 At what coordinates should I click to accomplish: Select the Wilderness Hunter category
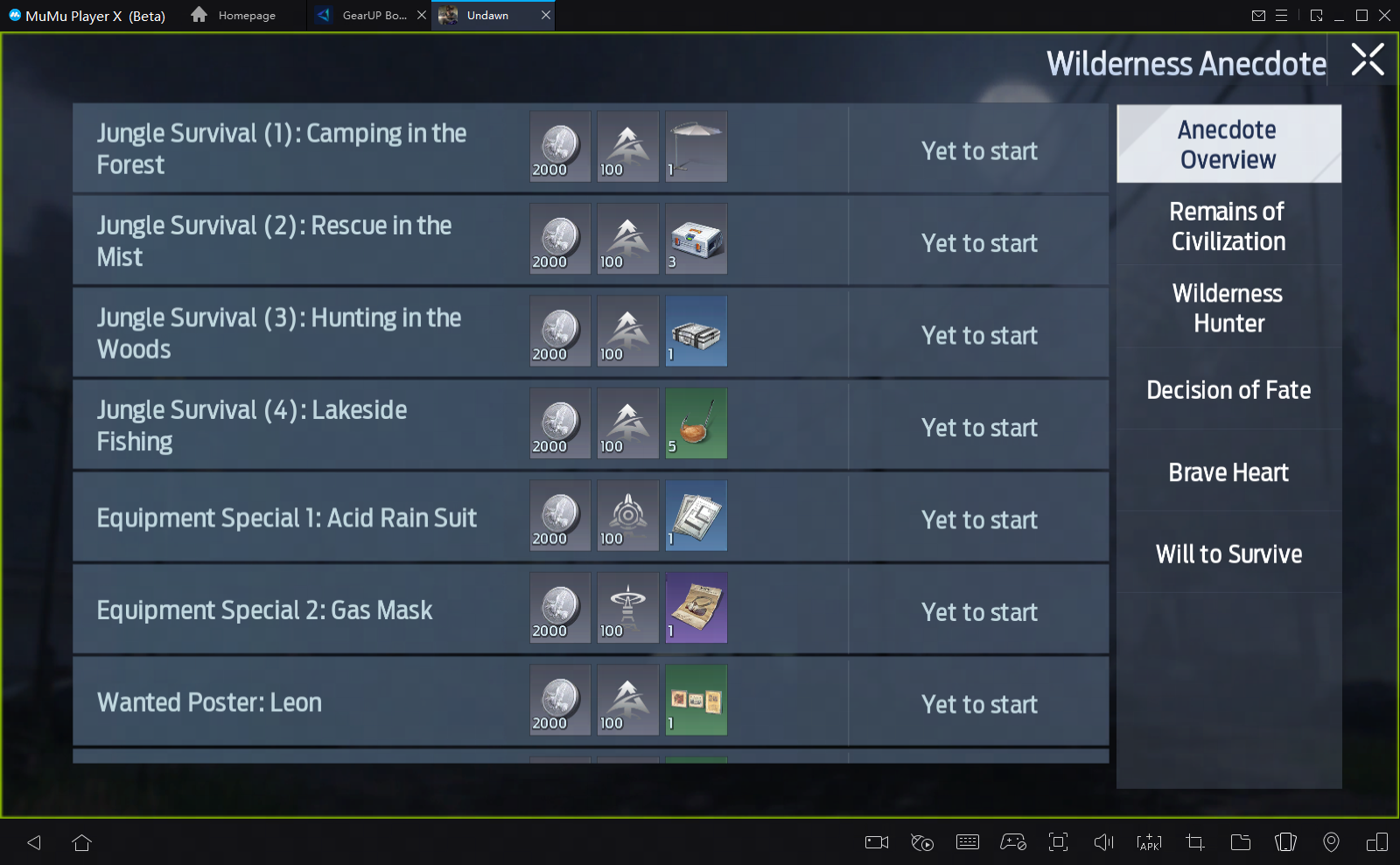1228,308
